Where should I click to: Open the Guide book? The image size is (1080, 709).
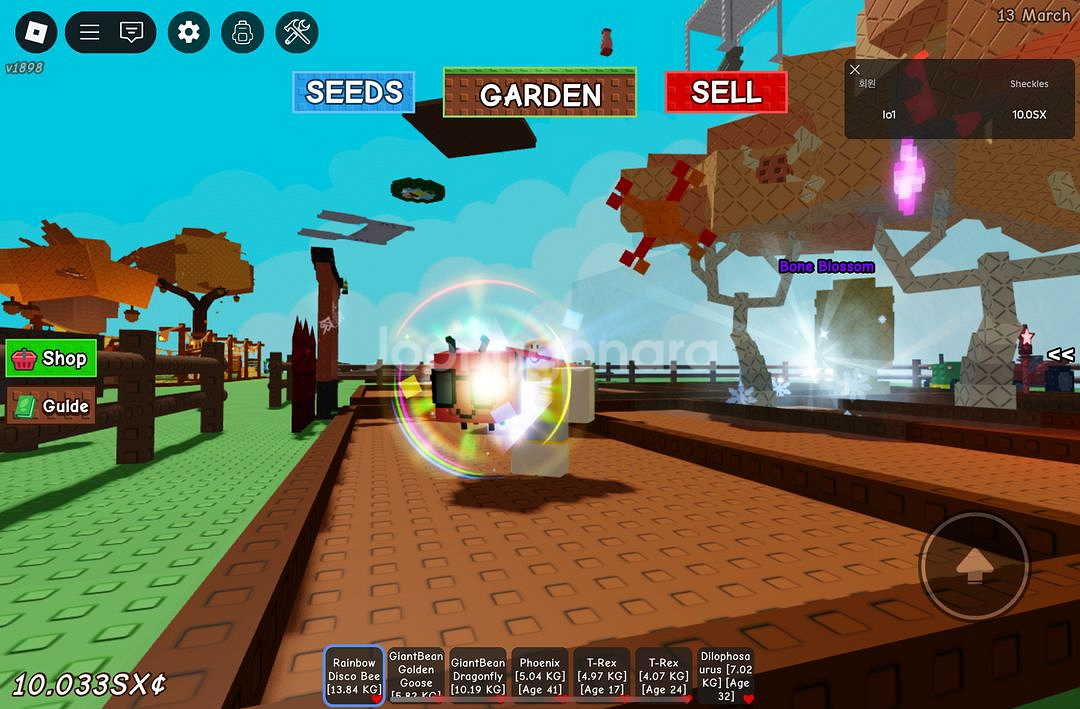pyautogui.click(x=51, y=406)
